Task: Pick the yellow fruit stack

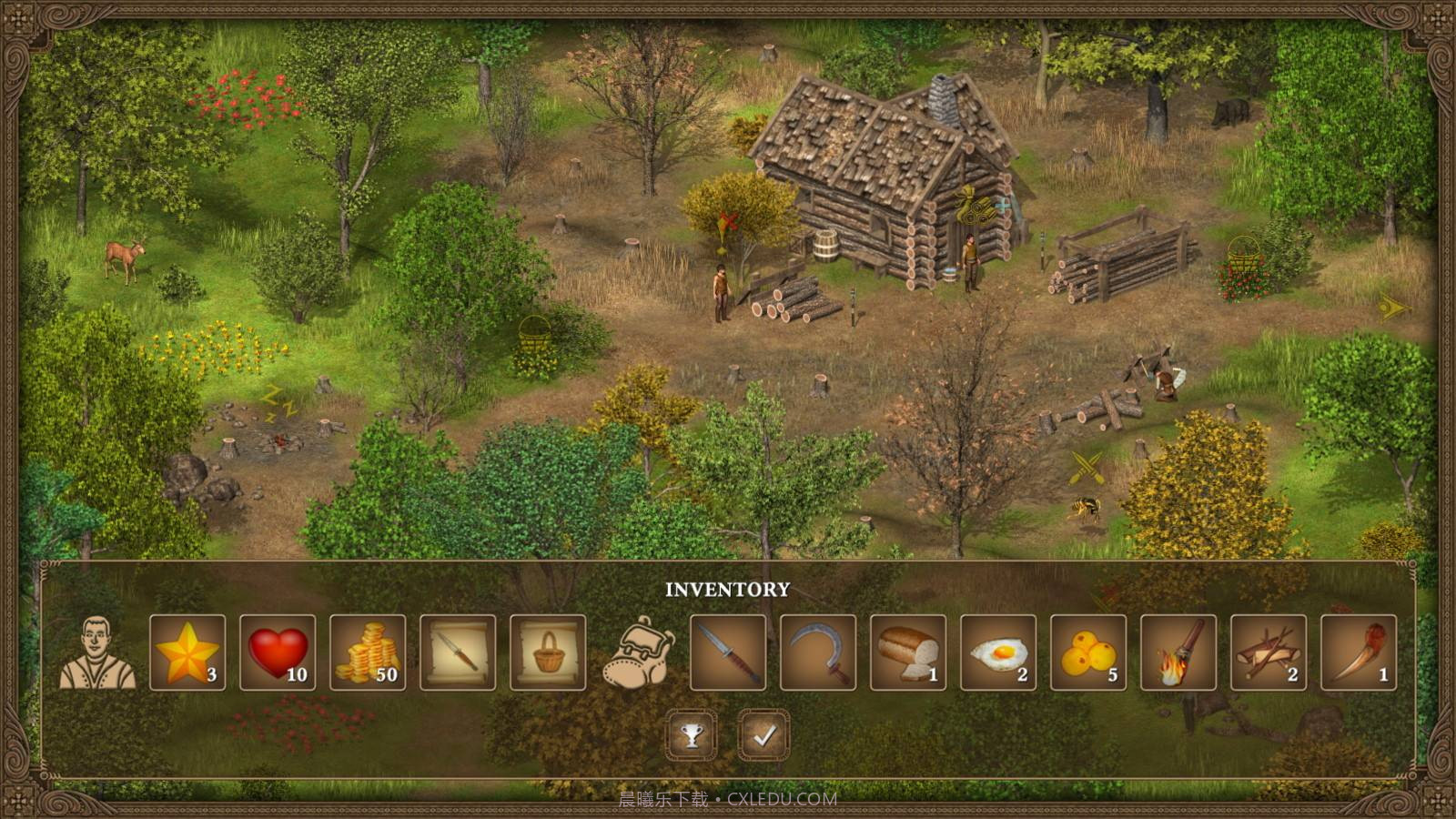Action: tap(1088, 652)
